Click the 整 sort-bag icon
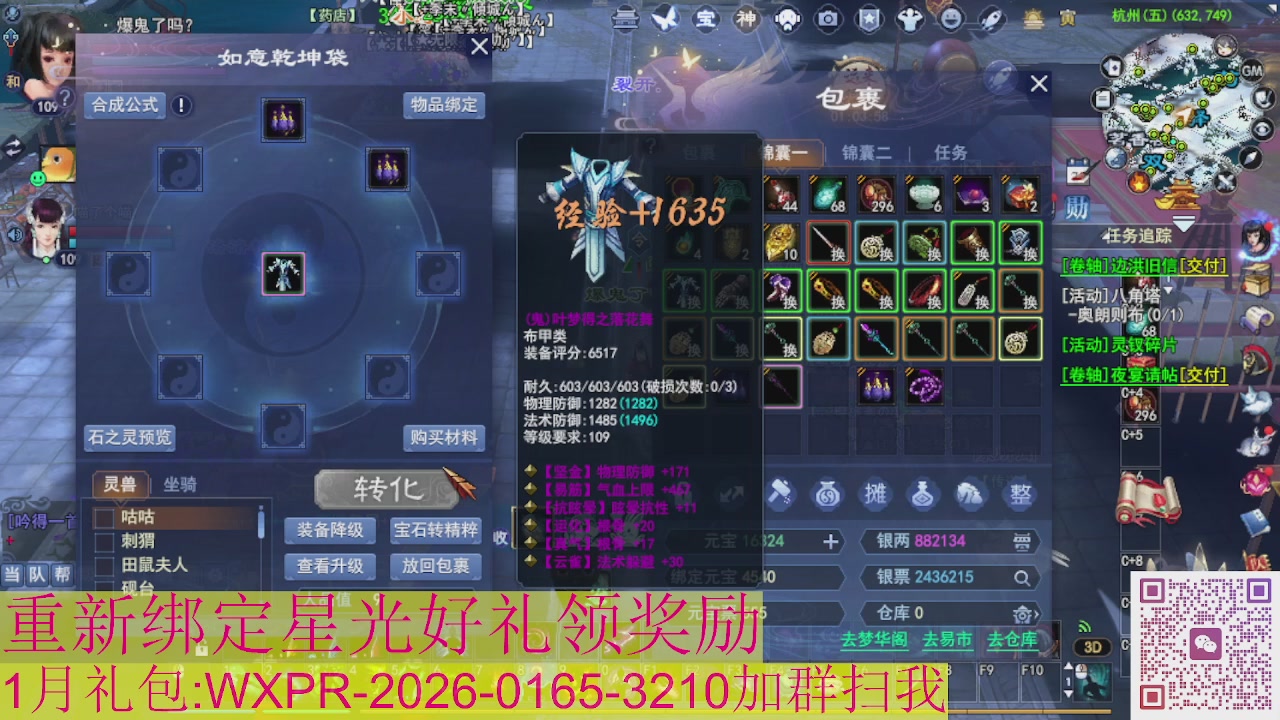 [x=1019, y=494]
